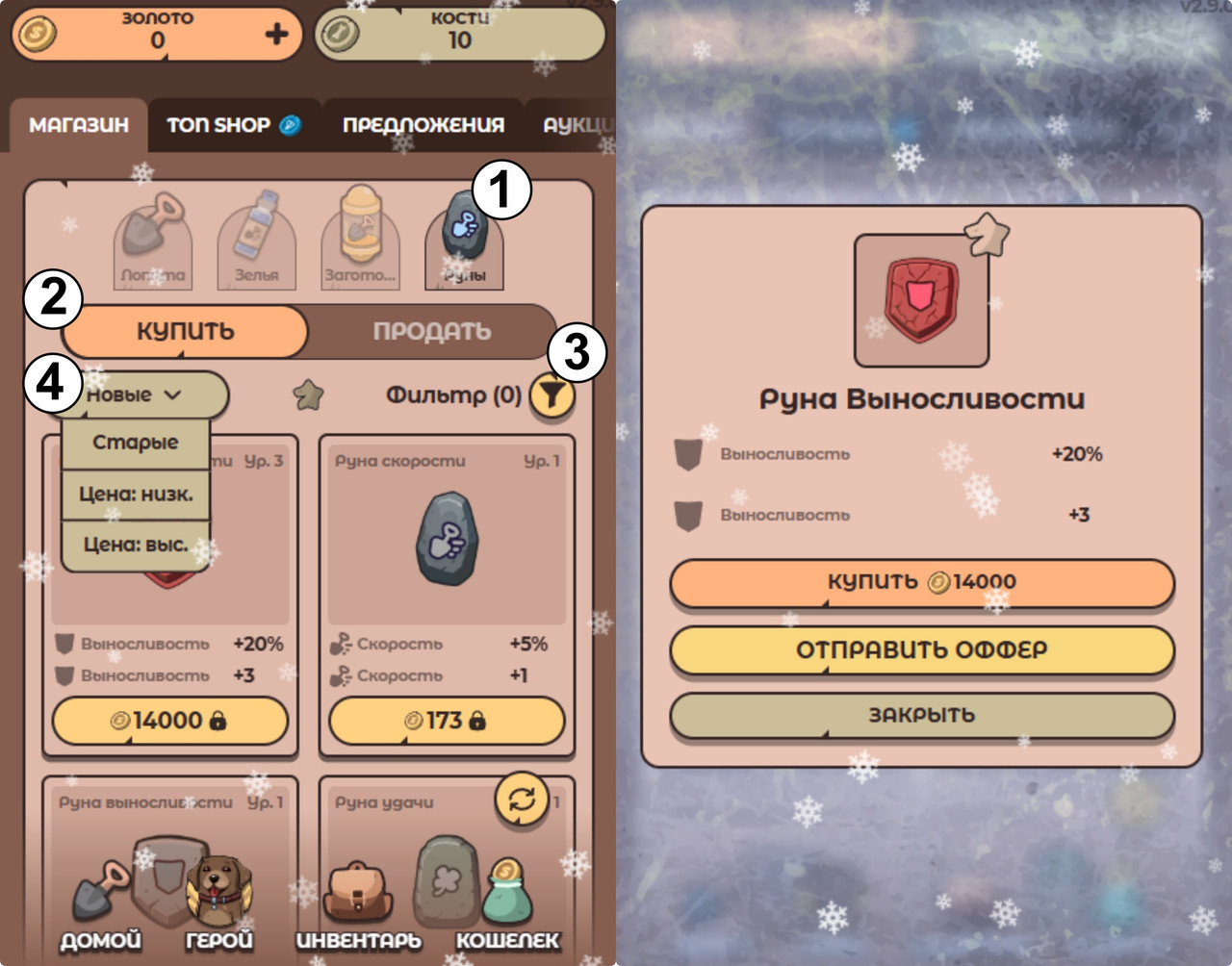Open the Герой screen
This screenshot has width=1232, height=966.
pyautogui.click(x=219, y=906)
